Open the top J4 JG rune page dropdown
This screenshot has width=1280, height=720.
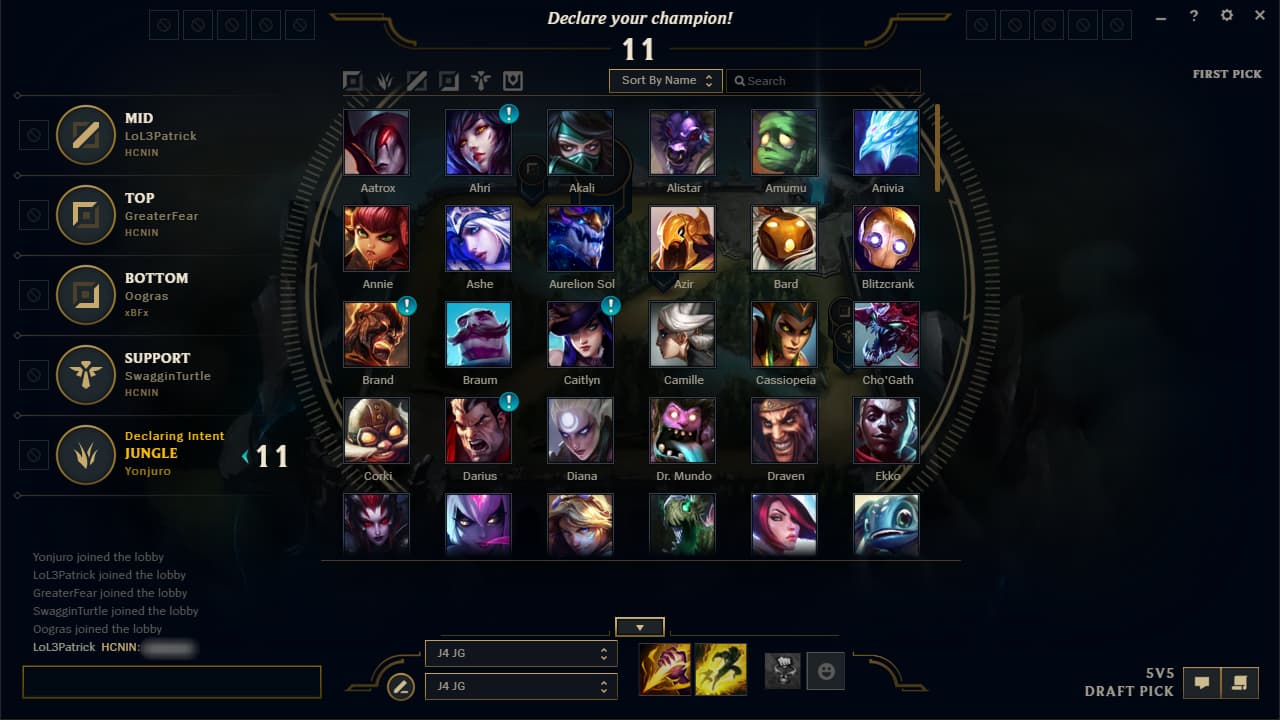(521, 654)
